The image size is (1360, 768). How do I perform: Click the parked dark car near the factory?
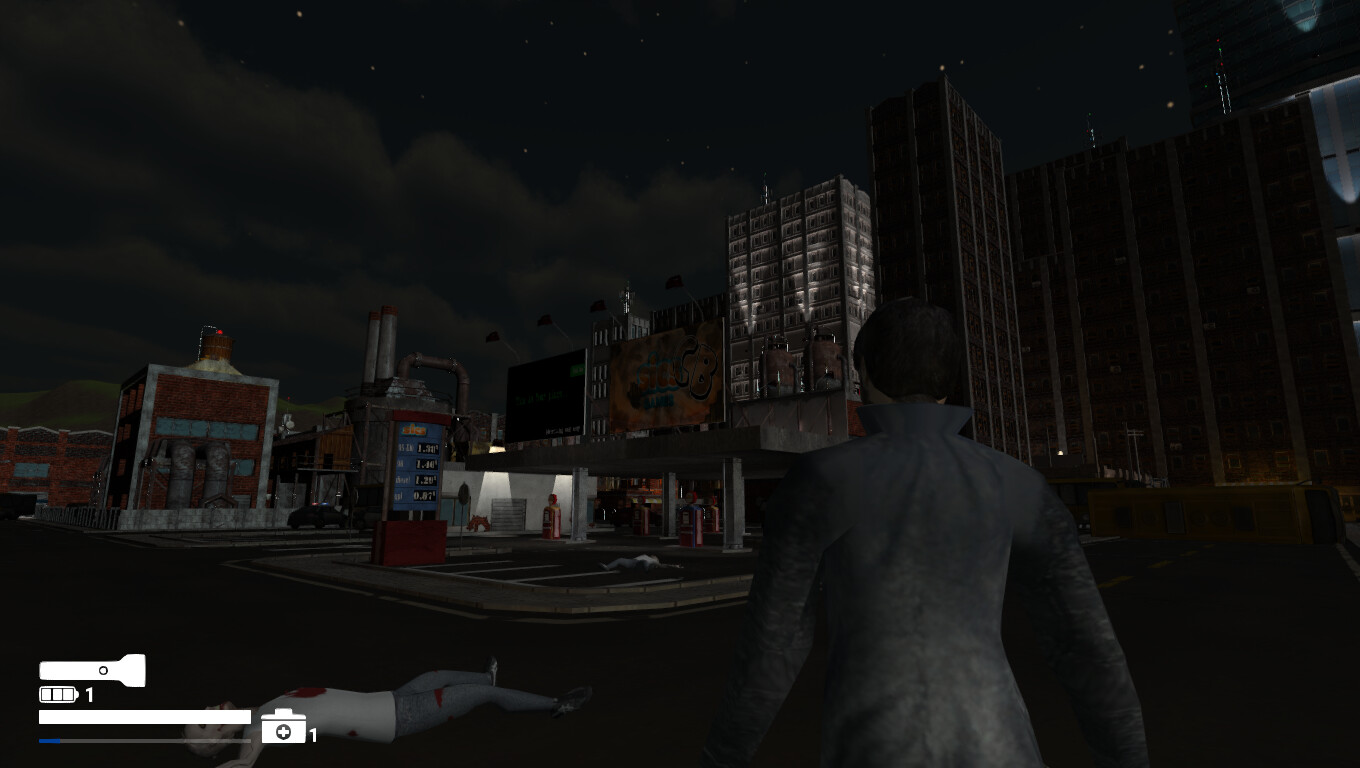318,515
